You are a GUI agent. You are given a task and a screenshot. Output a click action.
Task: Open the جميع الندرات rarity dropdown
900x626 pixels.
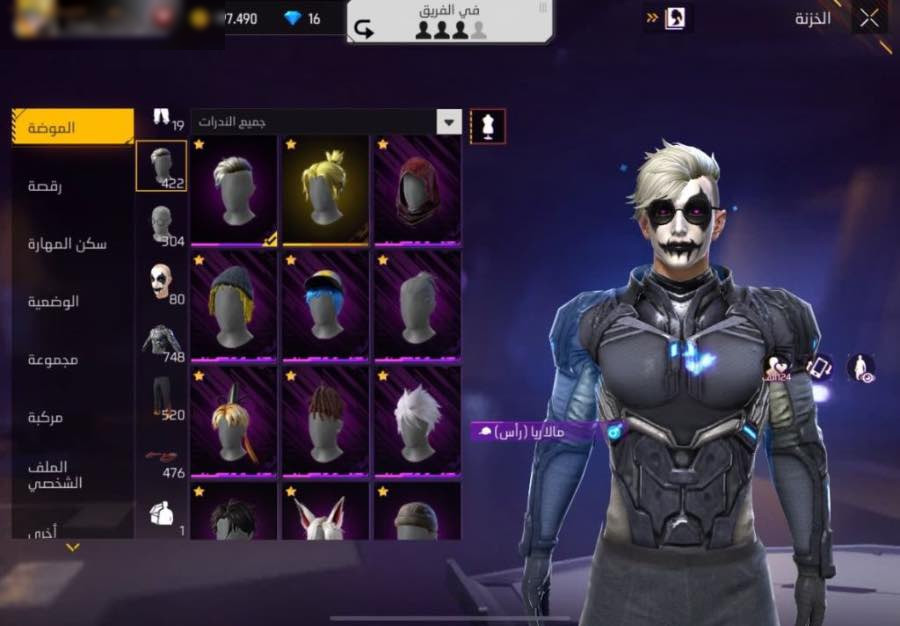(326, 122)
